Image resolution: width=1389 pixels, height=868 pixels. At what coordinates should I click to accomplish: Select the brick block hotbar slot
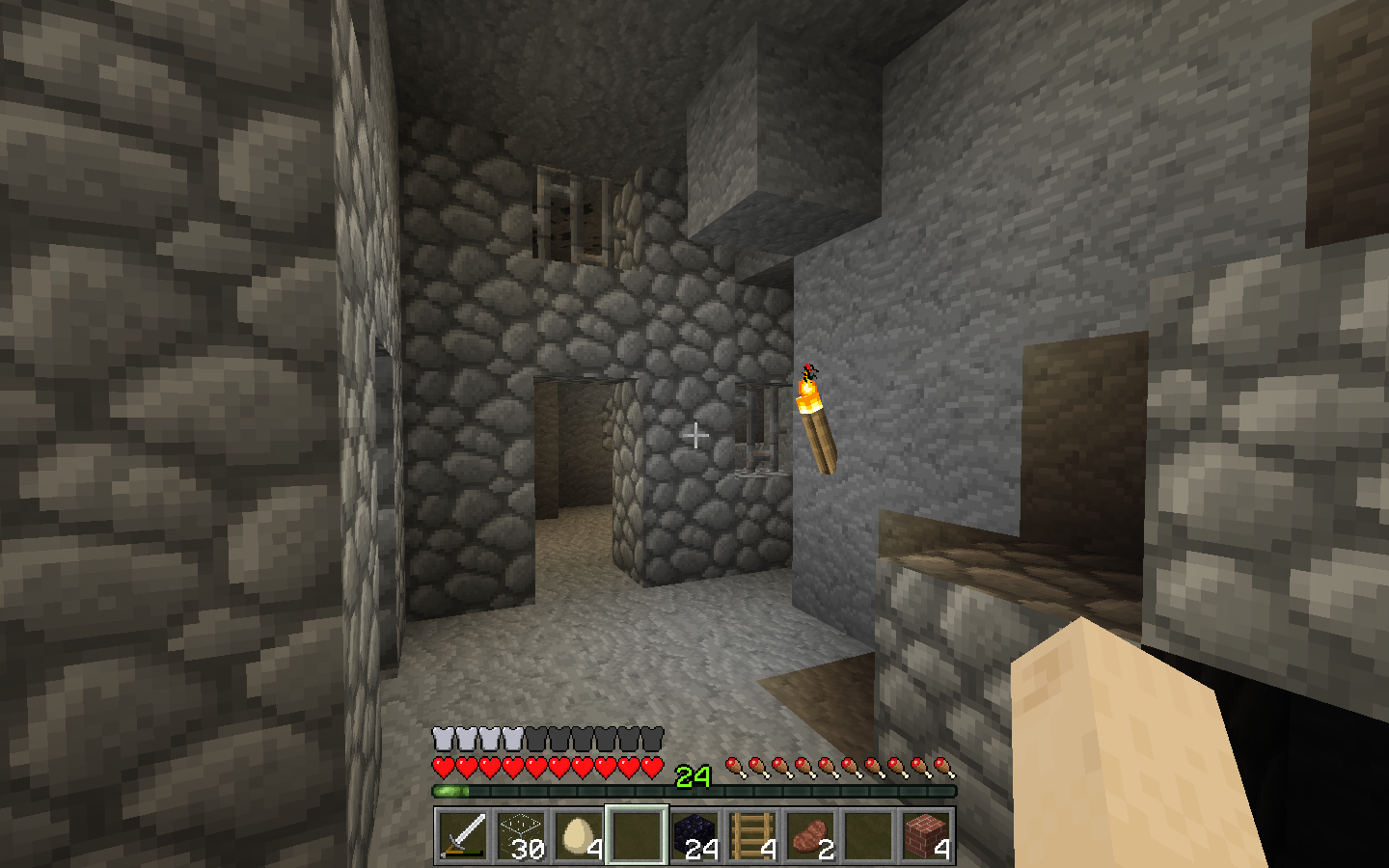(x=926, y=834)
